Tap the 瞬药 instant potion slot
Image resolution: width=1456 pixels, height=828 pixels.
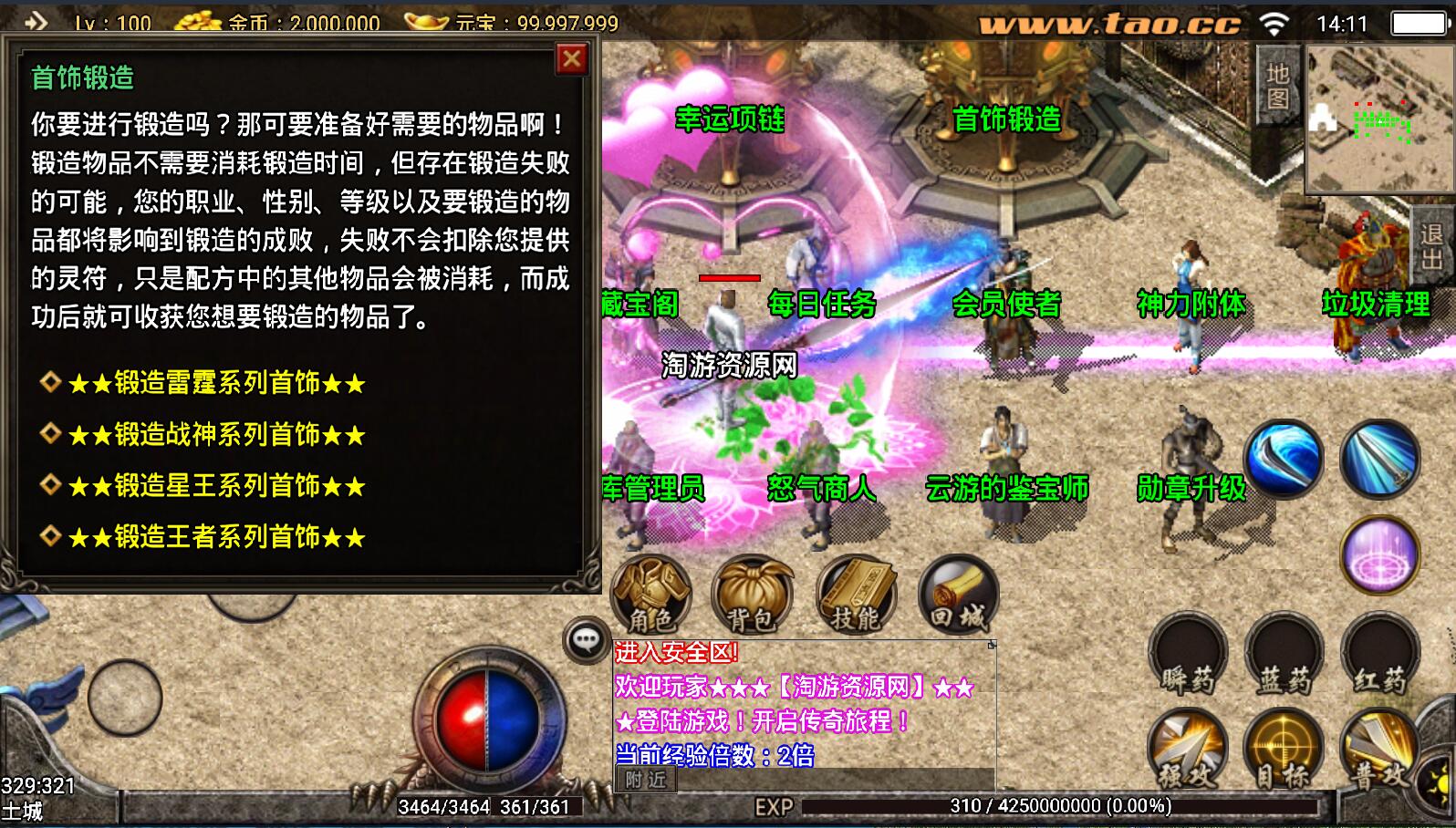pyautogui.click(x=1188, y=655)
